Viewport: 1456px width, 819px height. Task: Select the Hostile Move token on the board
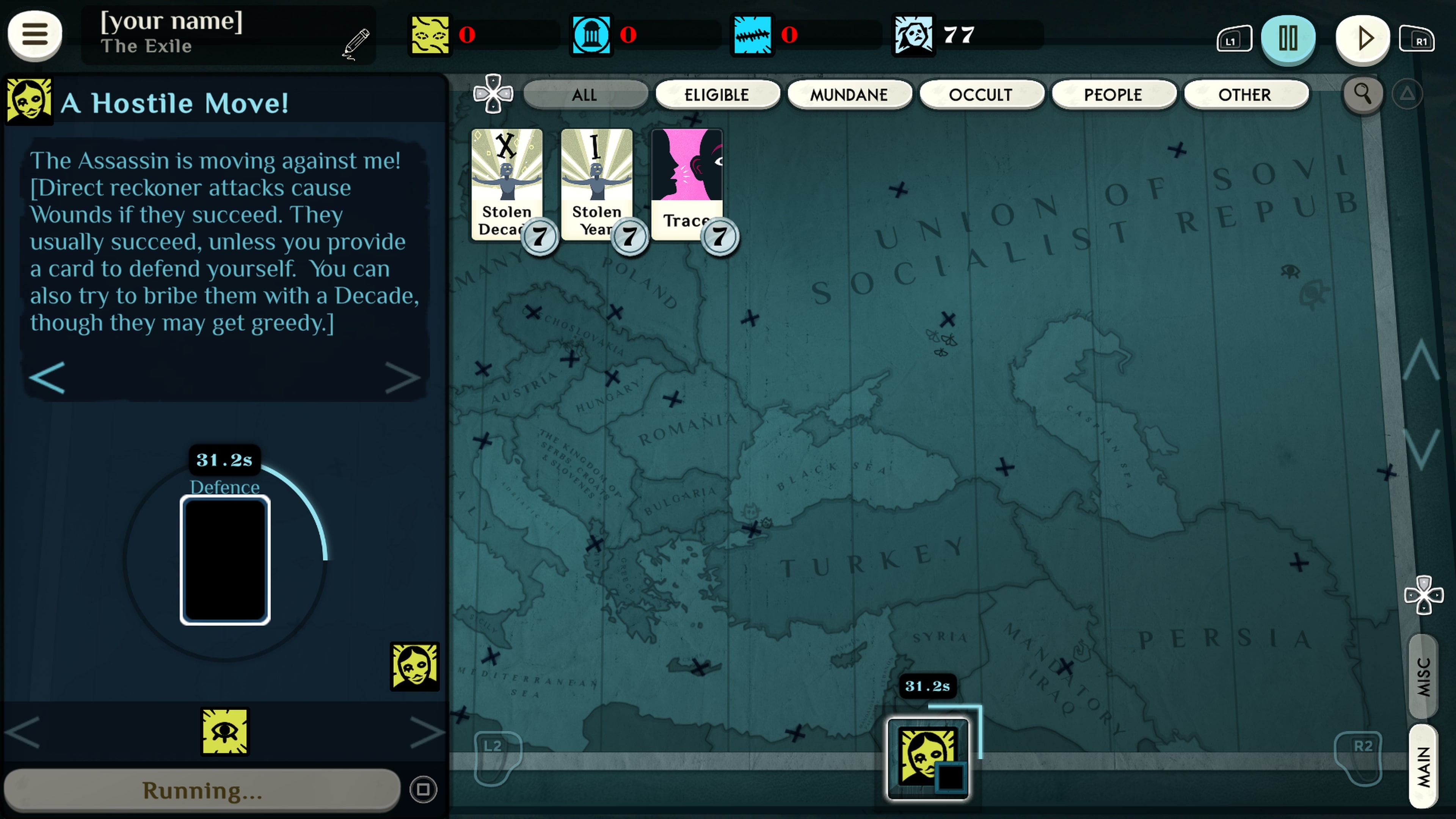[927, 758]
